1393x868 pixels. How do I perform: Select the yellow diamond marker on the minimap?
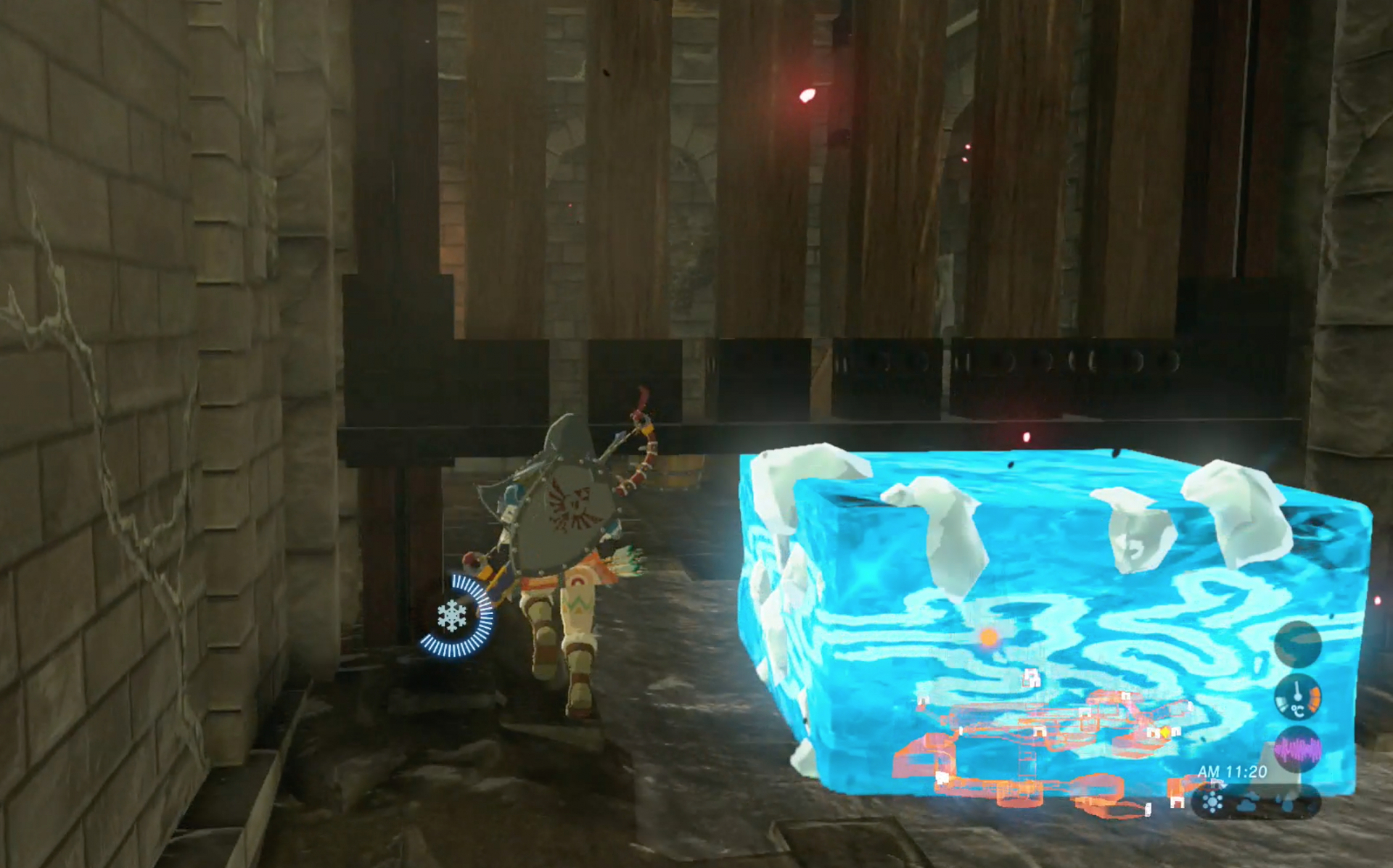tap(1165, 732)
